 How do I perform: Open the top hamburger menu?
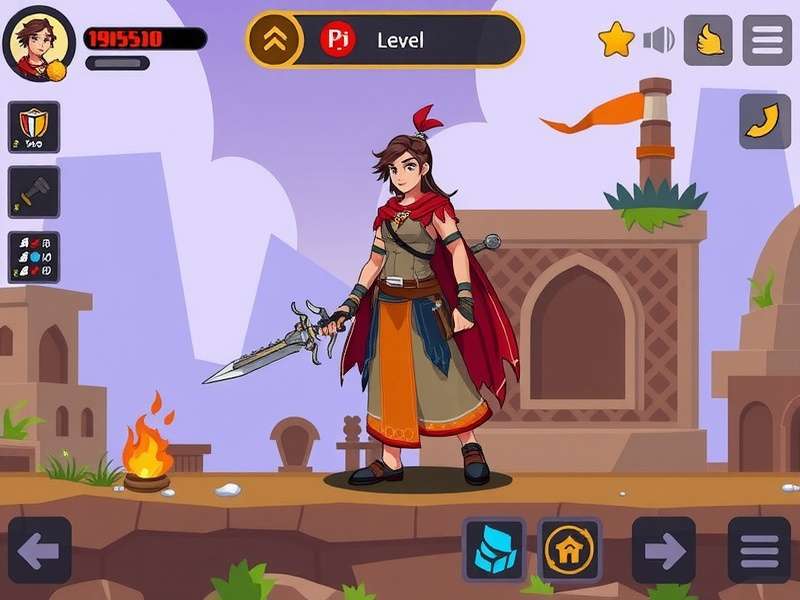(767, 40)
